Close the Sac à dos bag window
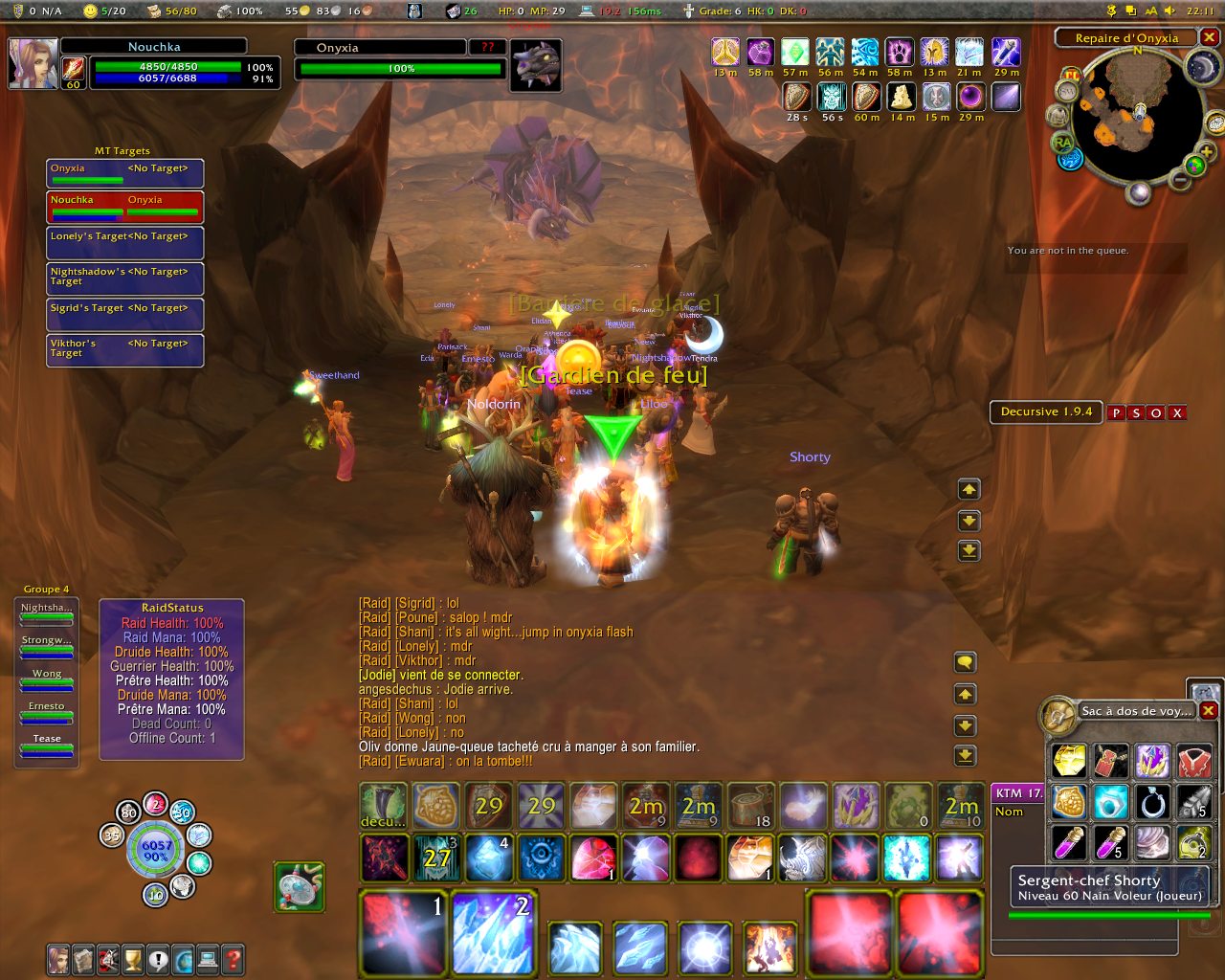1225x980 pixels. pos(1209,710)
